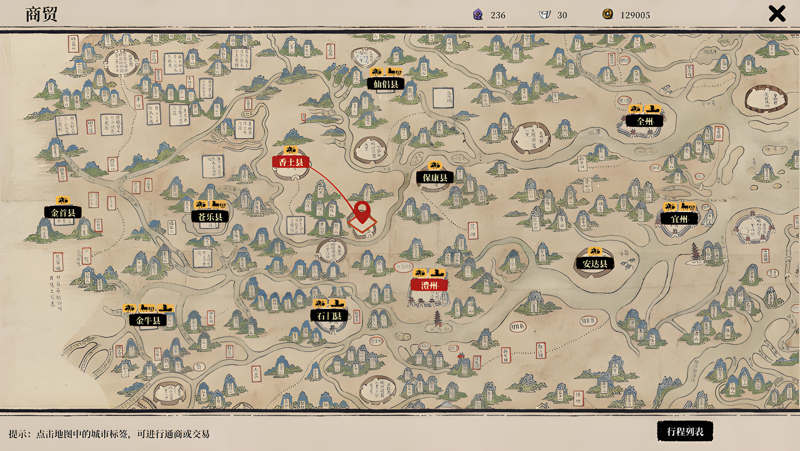Screen dimensions: 800x451
Task: Open the 行程列表 itinerary list
Action: (685, 431)
